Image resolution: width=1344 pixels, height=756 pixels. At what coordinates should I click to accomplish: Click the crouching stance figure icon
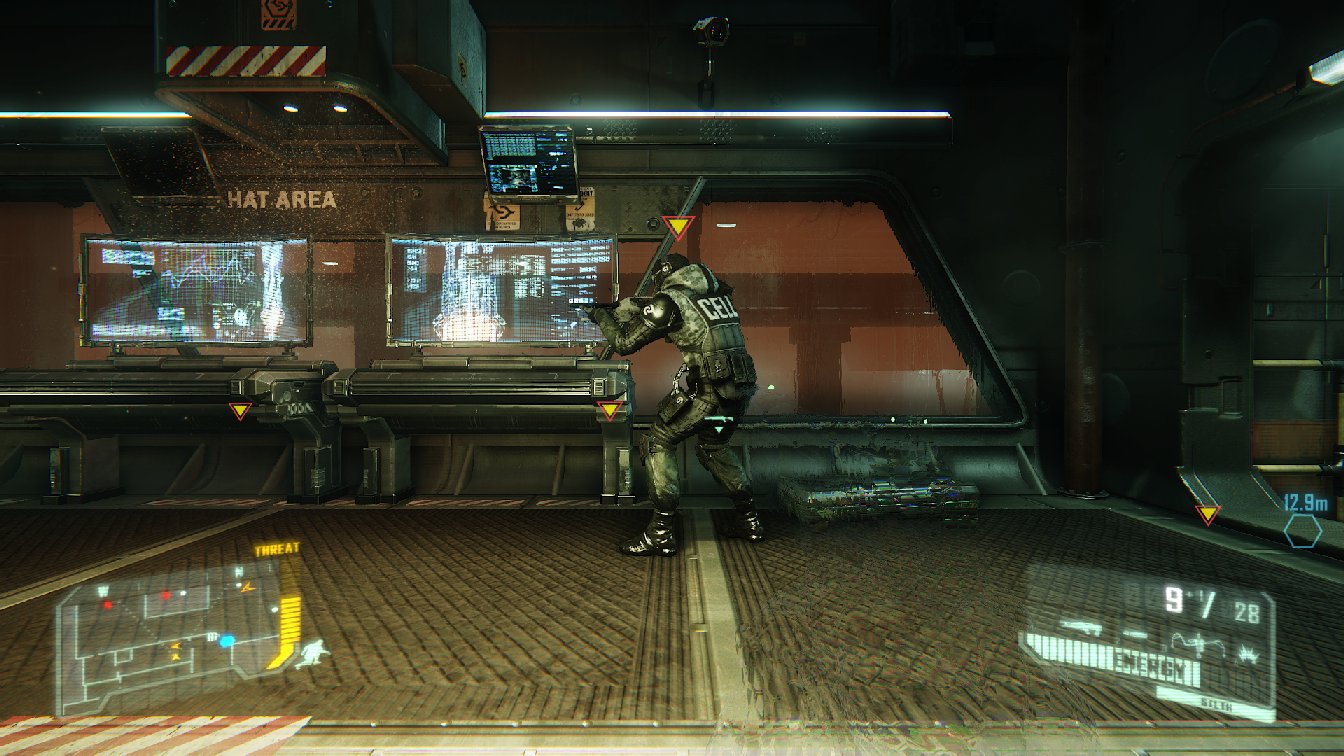(x=313, y=654)
